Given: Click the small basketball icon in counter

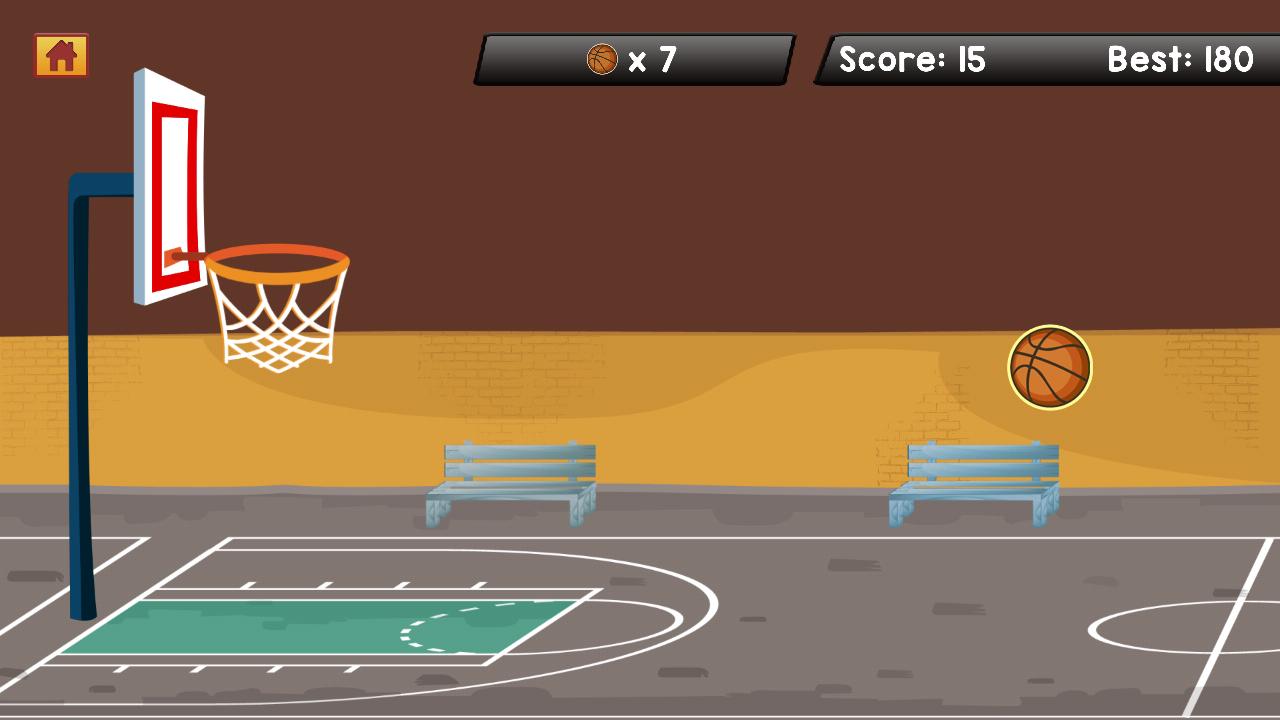Looking at the screenshot, I should pyautogui.click(x=602, y=58).
